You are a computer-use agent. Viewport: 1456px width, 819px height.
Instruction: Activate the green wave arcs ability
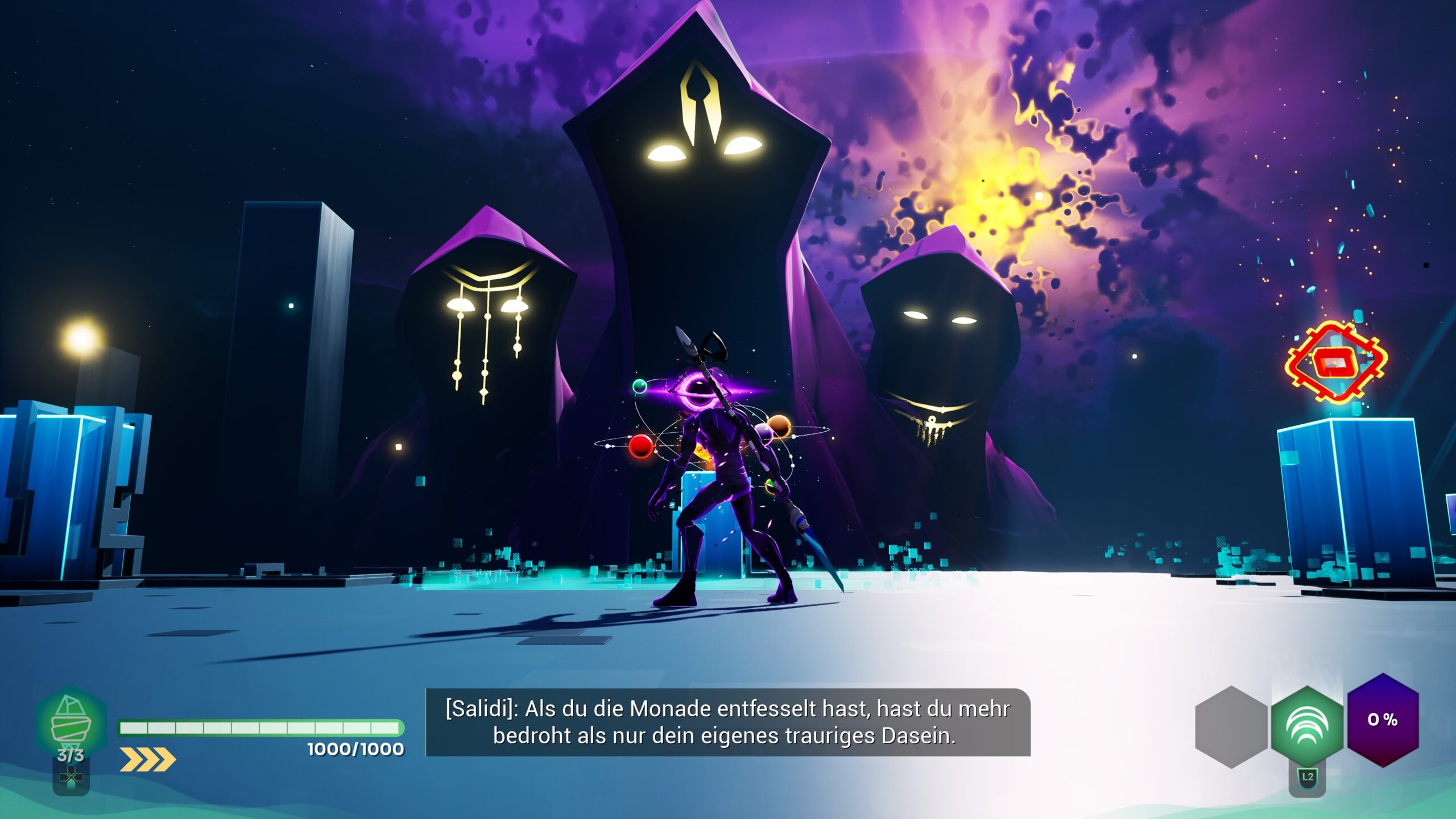pos(1307,726)
